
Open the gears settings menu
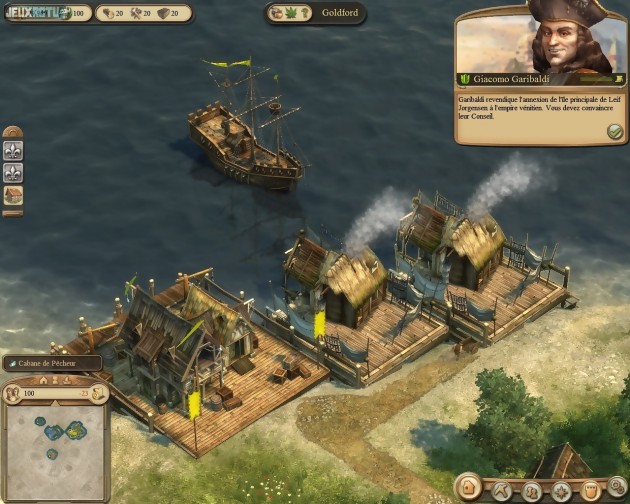click(619, 491)
